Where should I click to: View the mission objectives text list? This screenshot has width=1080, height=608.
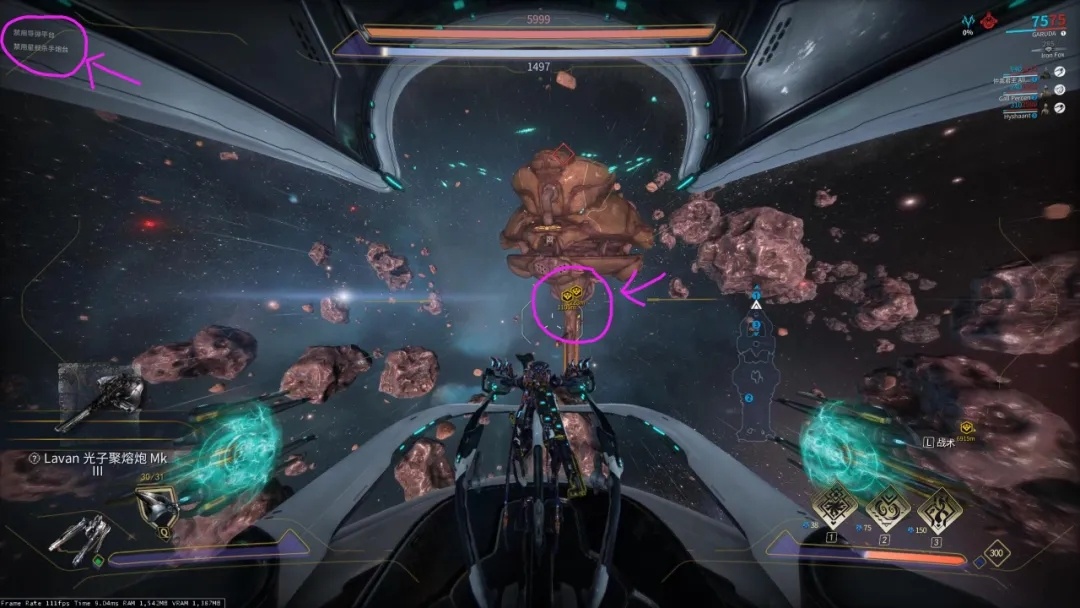(40, 39)
